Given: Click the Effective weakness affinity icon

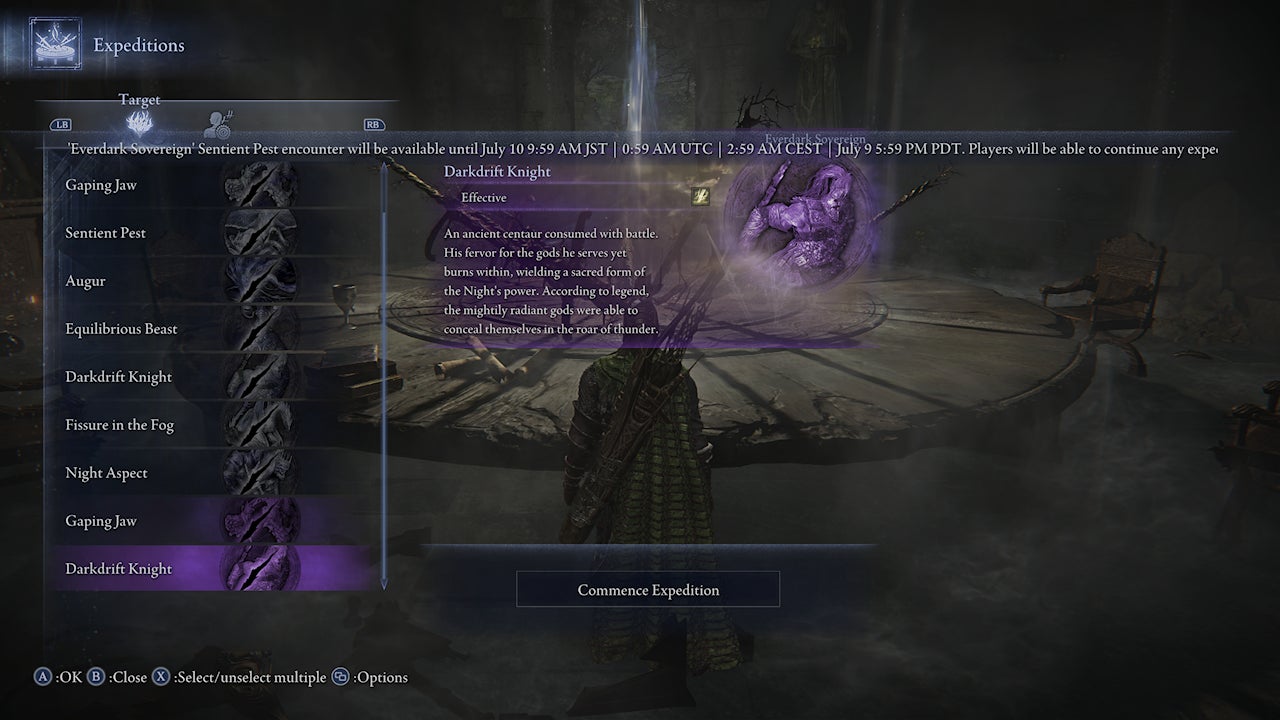Looking at the screenshot, I should point(700,197).
